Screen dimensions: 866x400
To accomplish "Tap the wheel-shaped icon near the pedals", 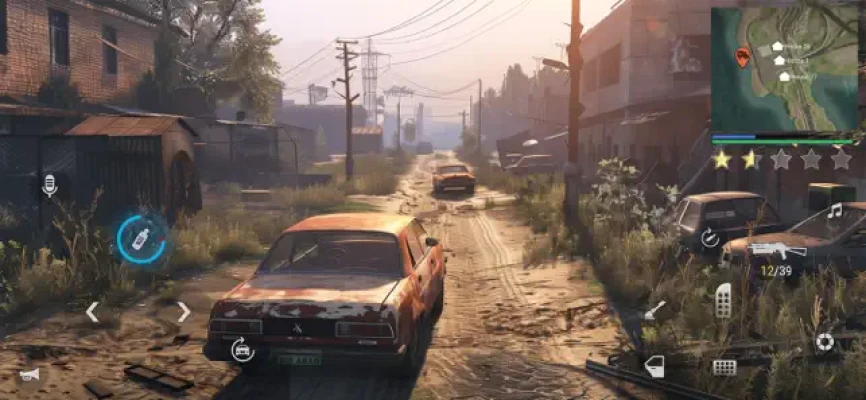I will tap(824, 342).
